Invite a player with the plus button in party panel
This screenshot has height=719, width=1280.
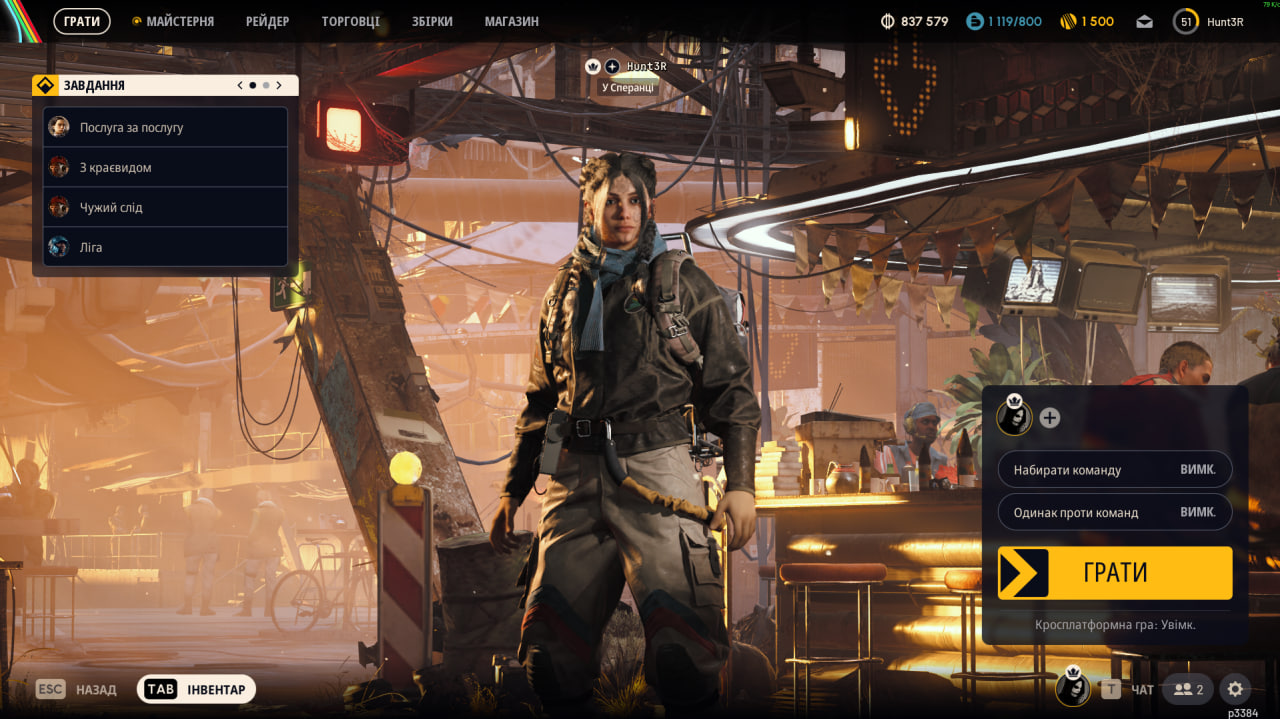click(1049, 418)
